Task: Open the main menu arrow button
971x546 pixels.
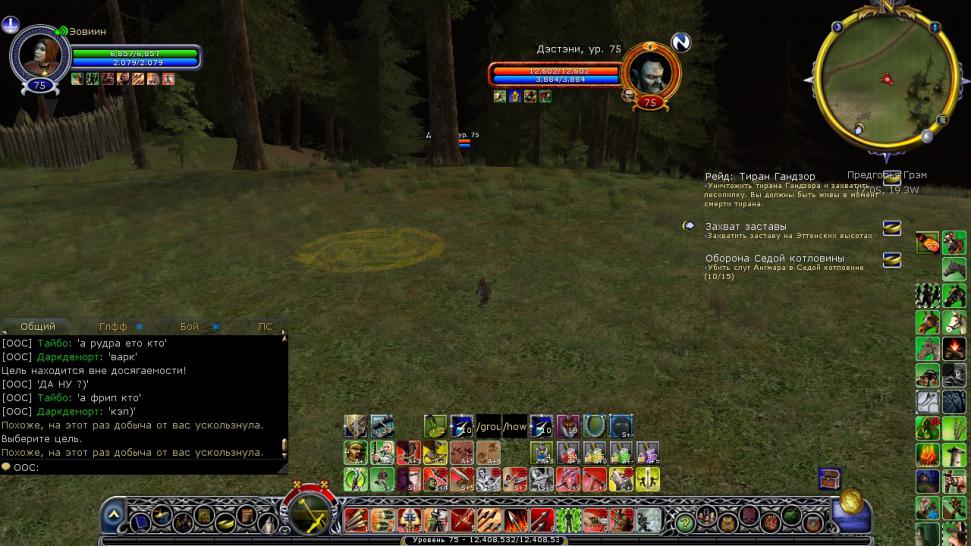Action: [x=113, y=516]
